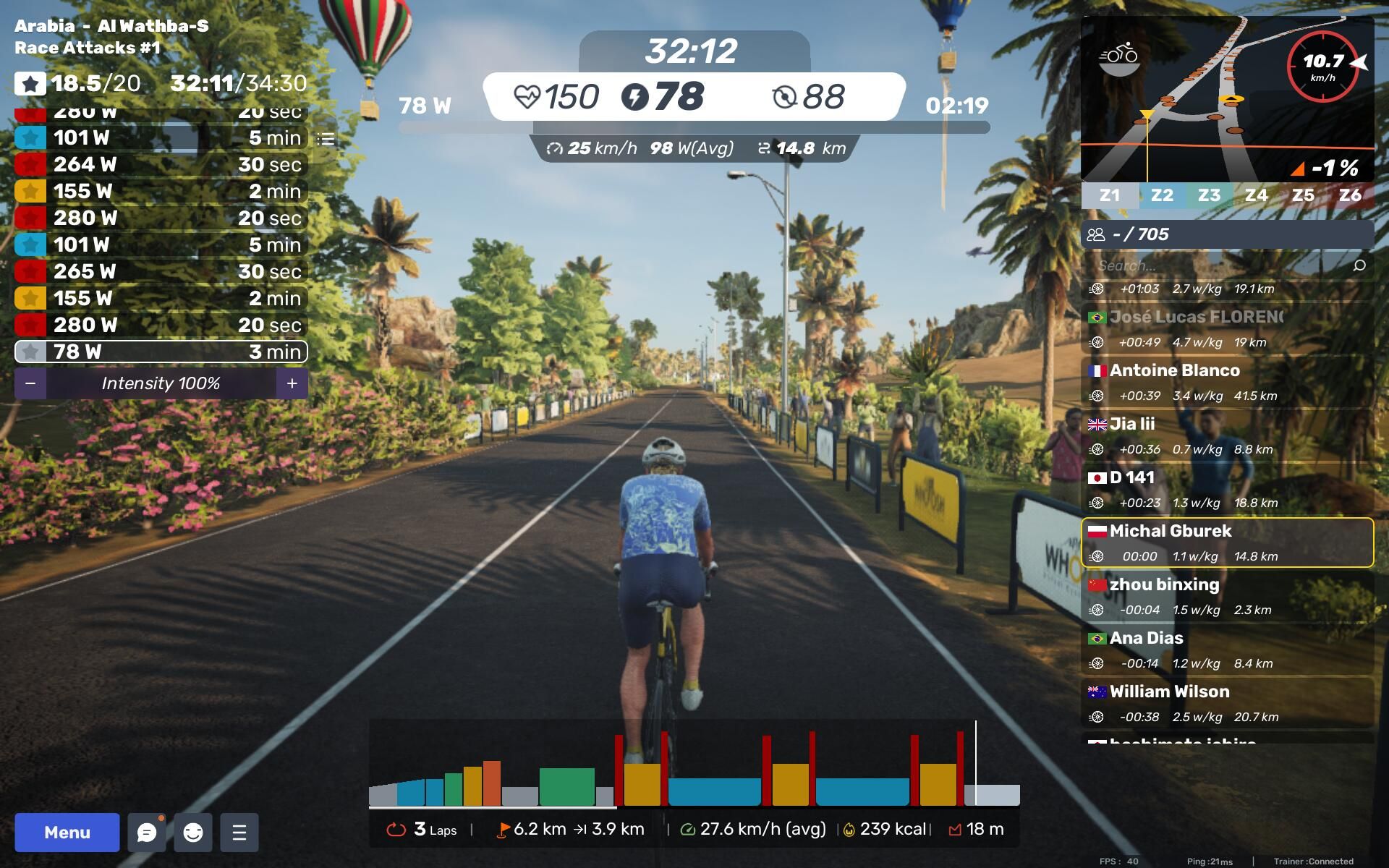
Task: Click the magnifier search icon
Action: [x=1359, y=265]
